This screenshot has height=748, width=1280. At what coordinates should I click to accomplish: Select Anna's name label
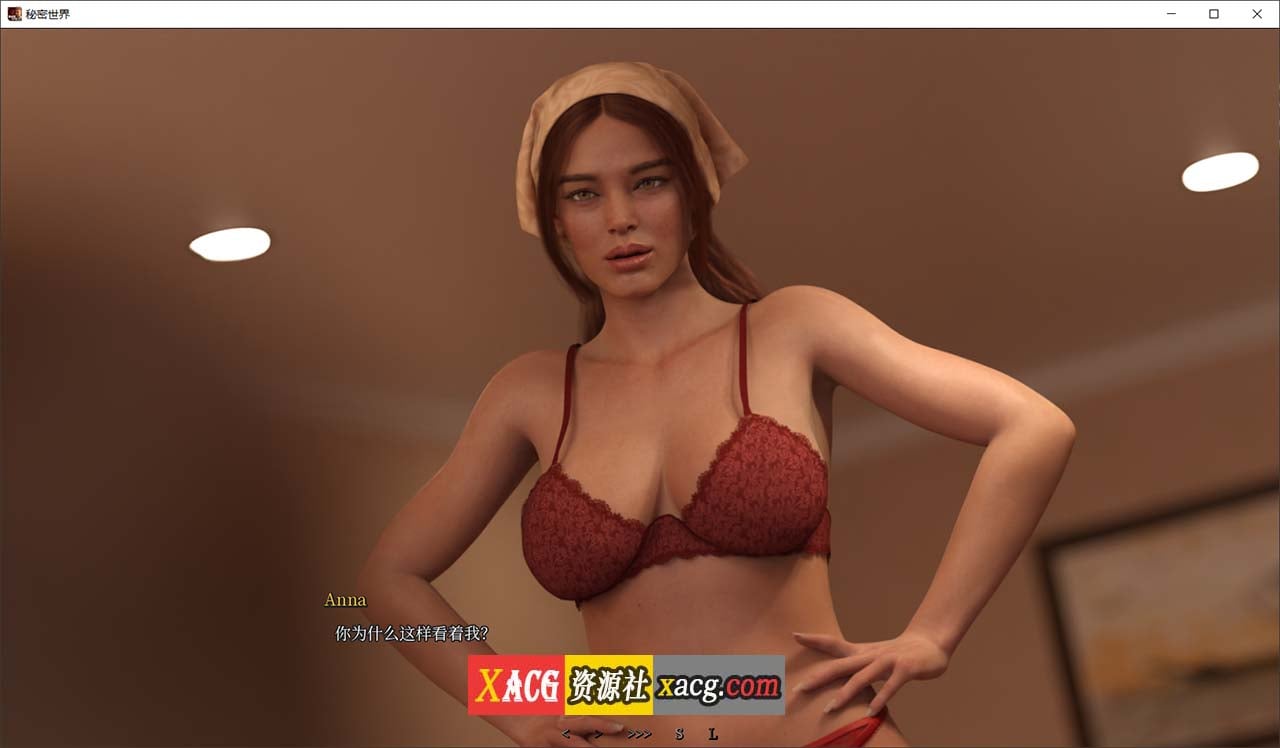pos(345,600)
